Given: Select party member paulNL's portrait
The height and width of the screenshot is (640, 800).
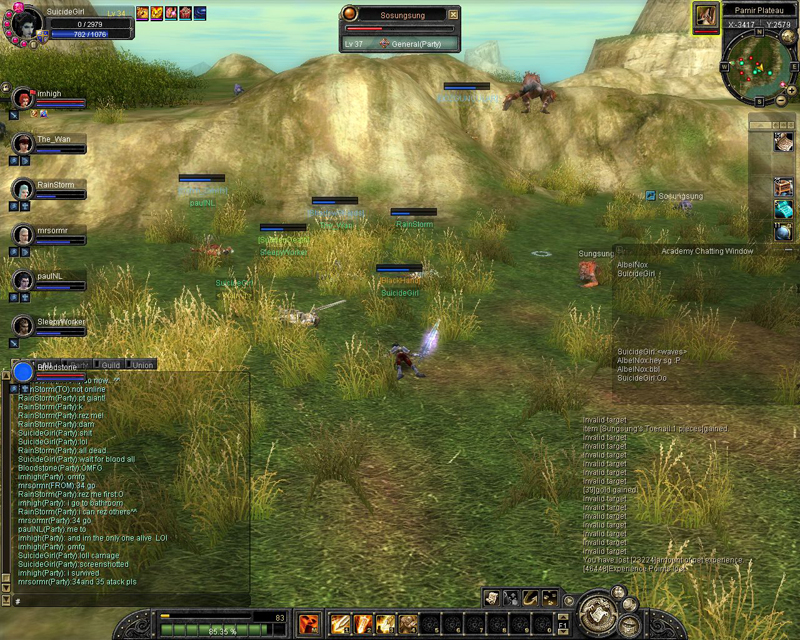Looking at the screenshot, I should click(22, 279).
